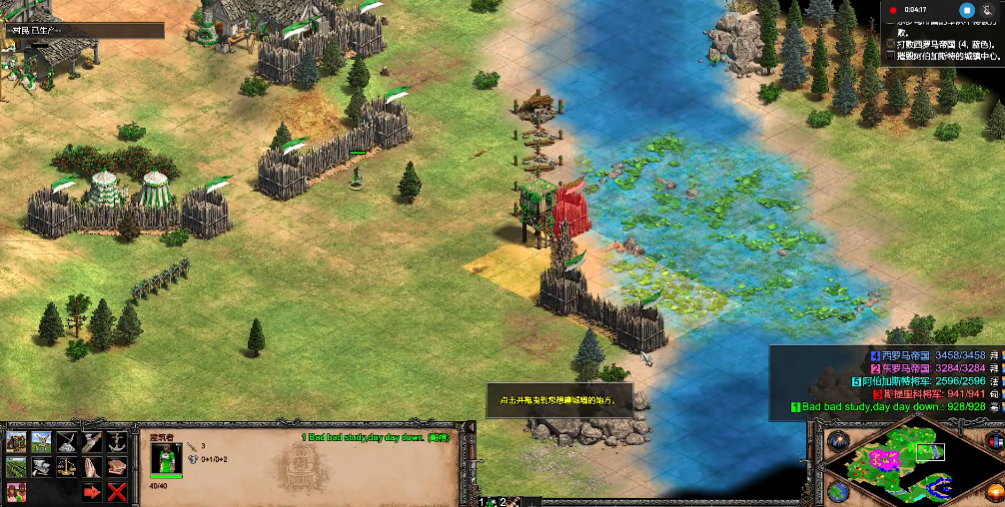This screenshot has height=507, width=1005.
Task: Cancel building with the red X button
Action: coord(117,491)
